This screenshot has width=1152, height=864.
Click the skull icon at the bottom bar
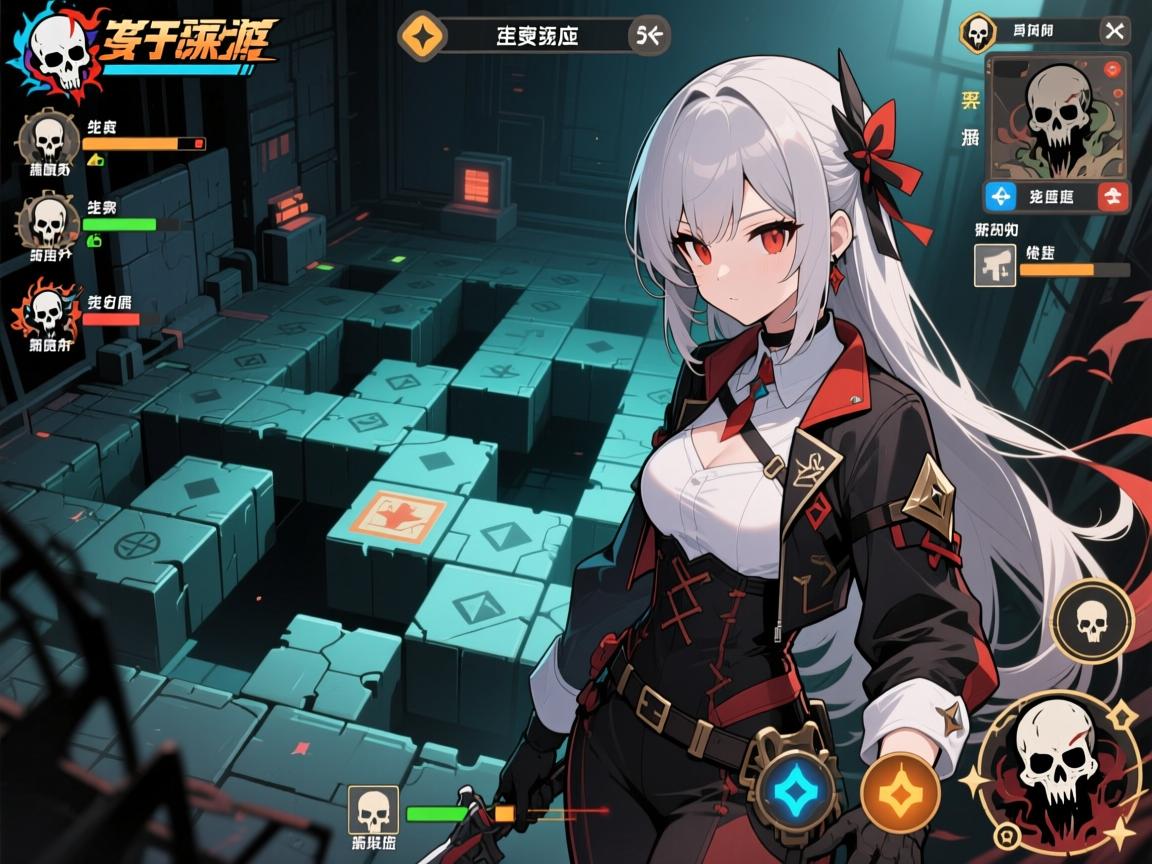coord(373,809)
